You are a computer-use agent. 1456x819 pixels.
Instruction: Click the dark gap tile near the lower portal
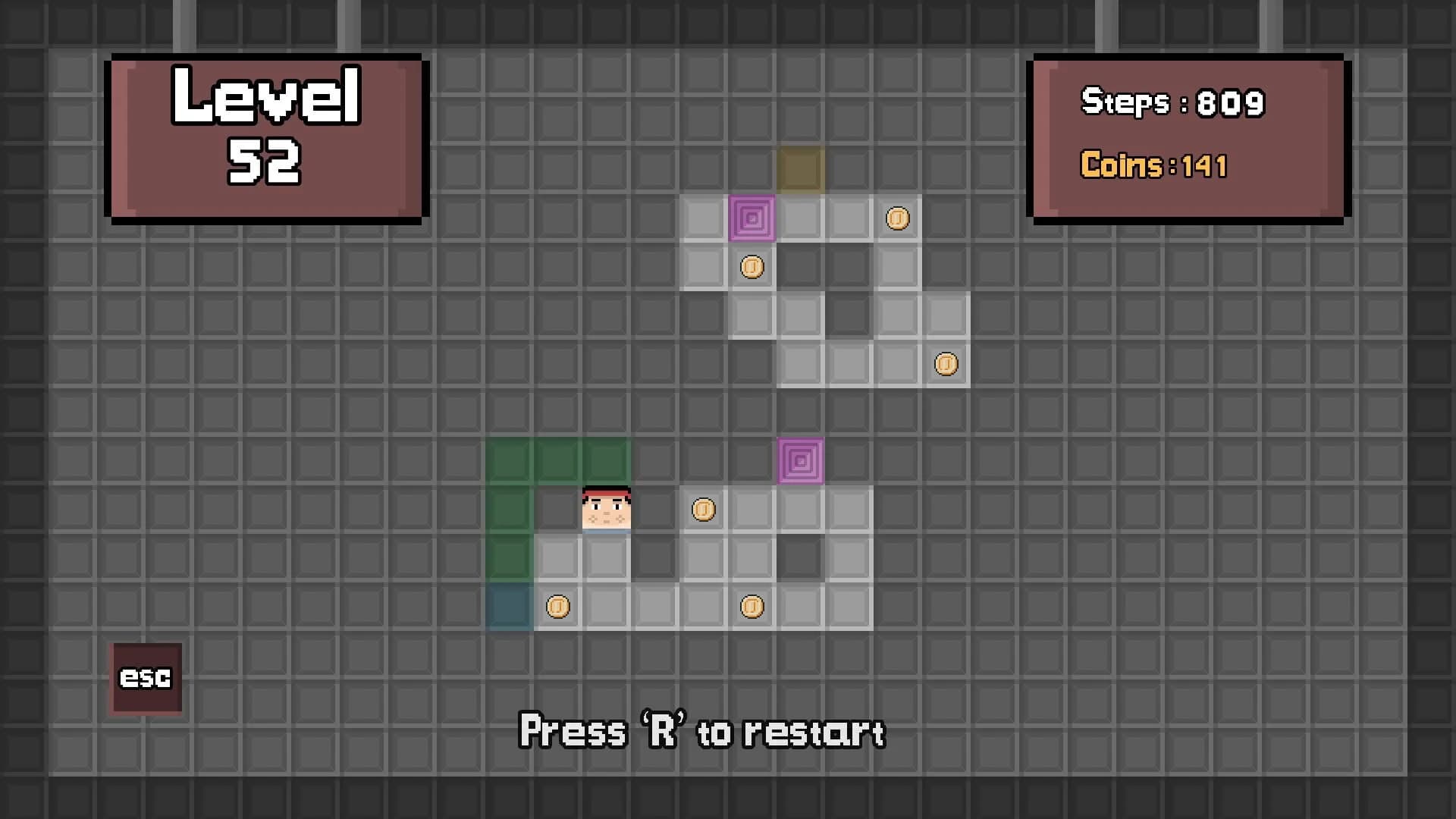point(800,557)
